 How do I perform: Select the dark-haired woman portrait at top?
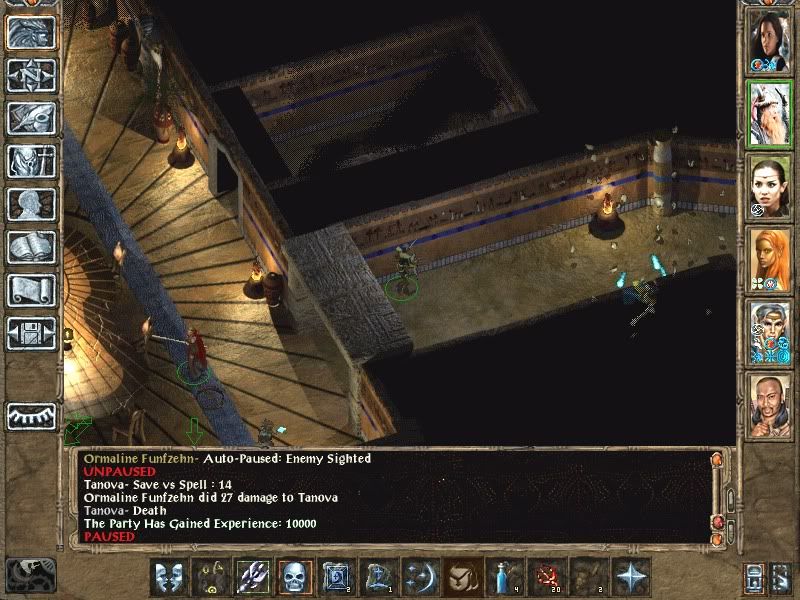click(770, 40)
